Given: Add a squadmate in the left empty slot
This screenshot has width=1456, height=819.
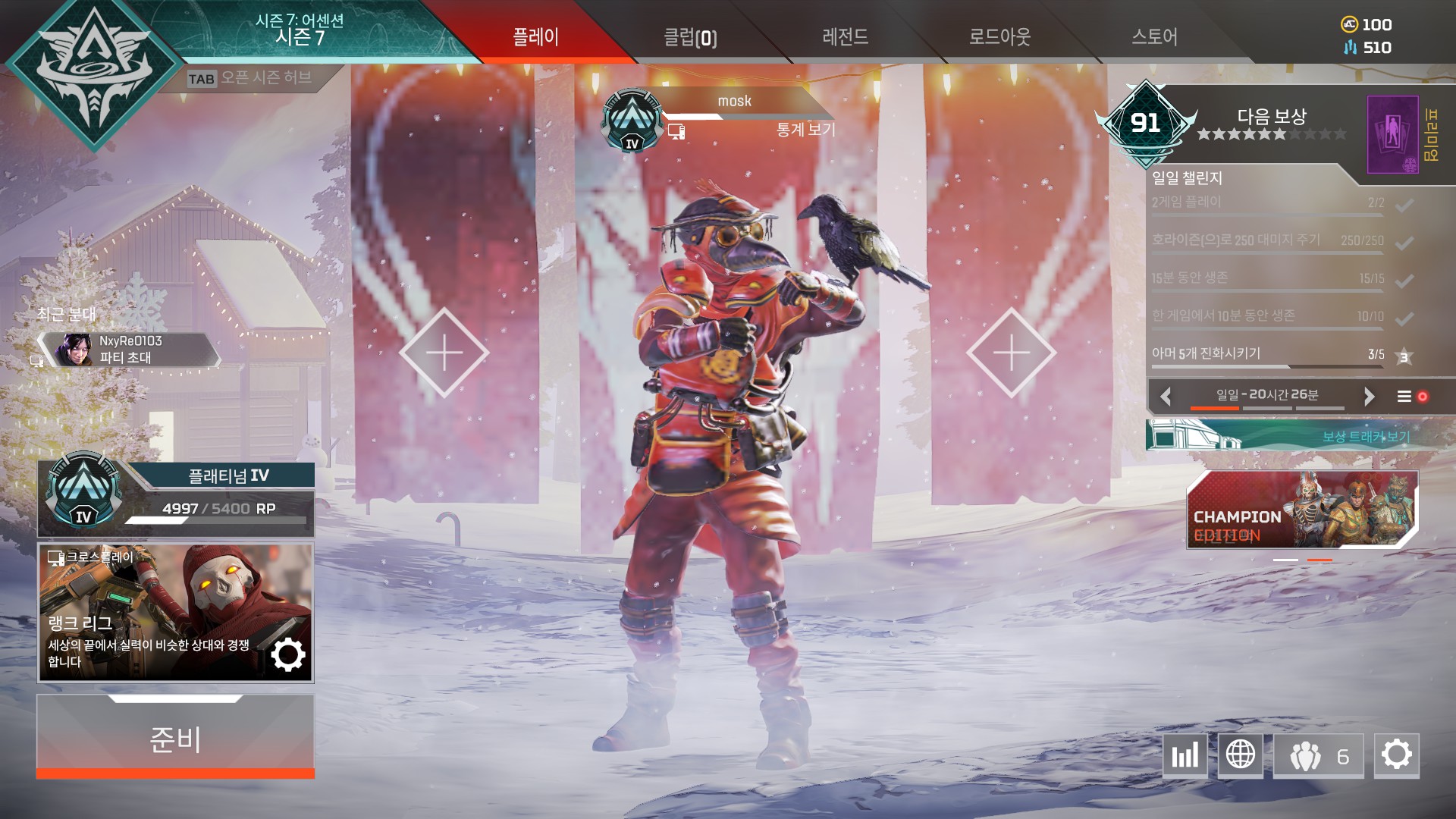Looking at the screenshot, I should pyautogui.click(x=444, y=353).
